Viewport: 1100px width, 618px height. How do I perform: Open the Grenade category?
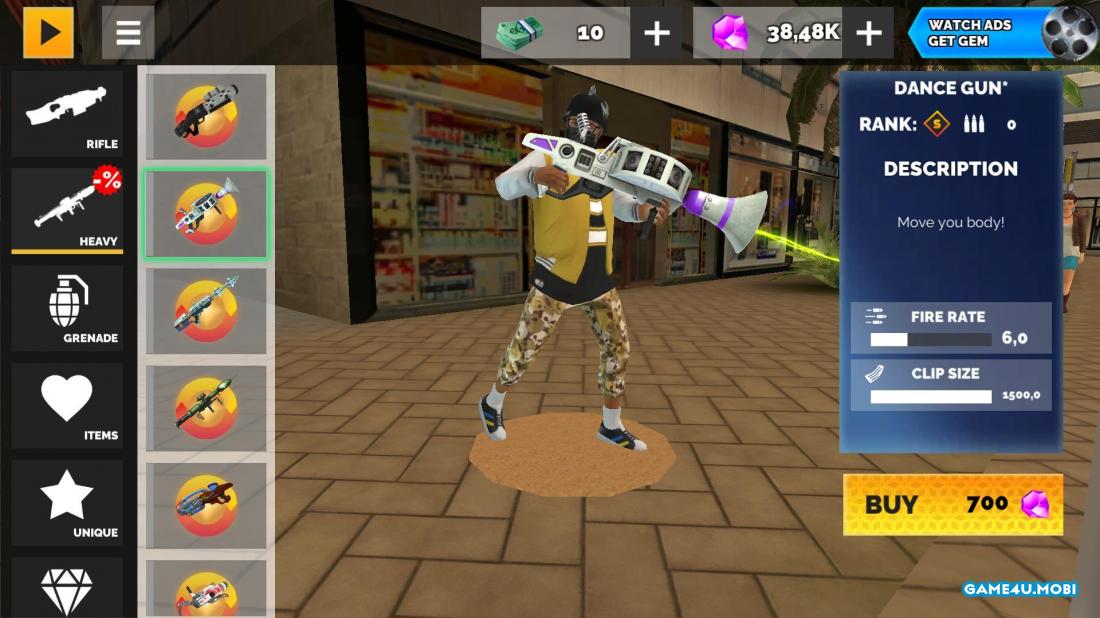click(67, 308)
